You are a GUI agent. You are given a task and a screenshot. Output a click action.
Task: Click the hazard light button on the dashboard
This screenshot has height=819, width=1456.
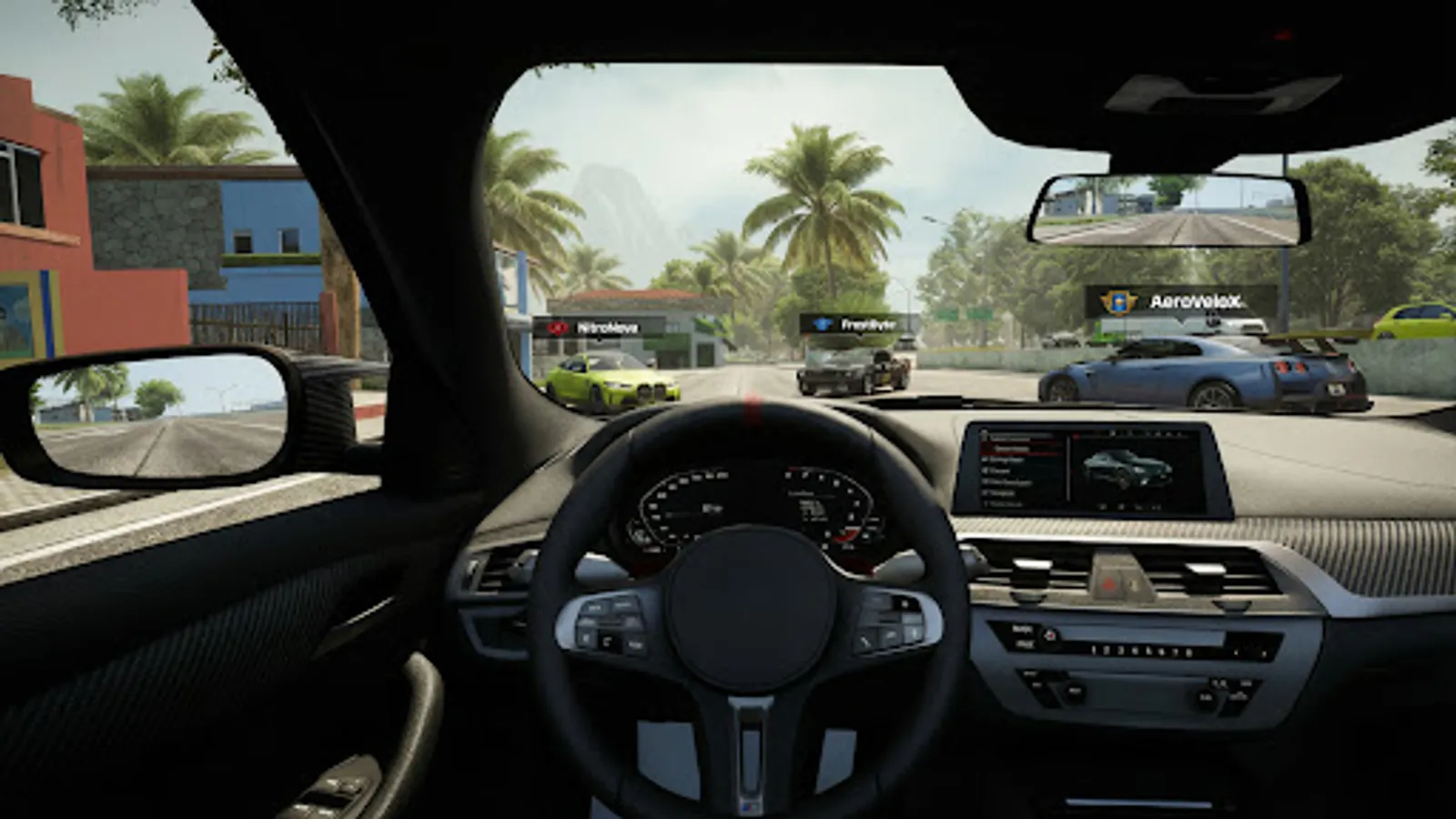(1109, 582)
